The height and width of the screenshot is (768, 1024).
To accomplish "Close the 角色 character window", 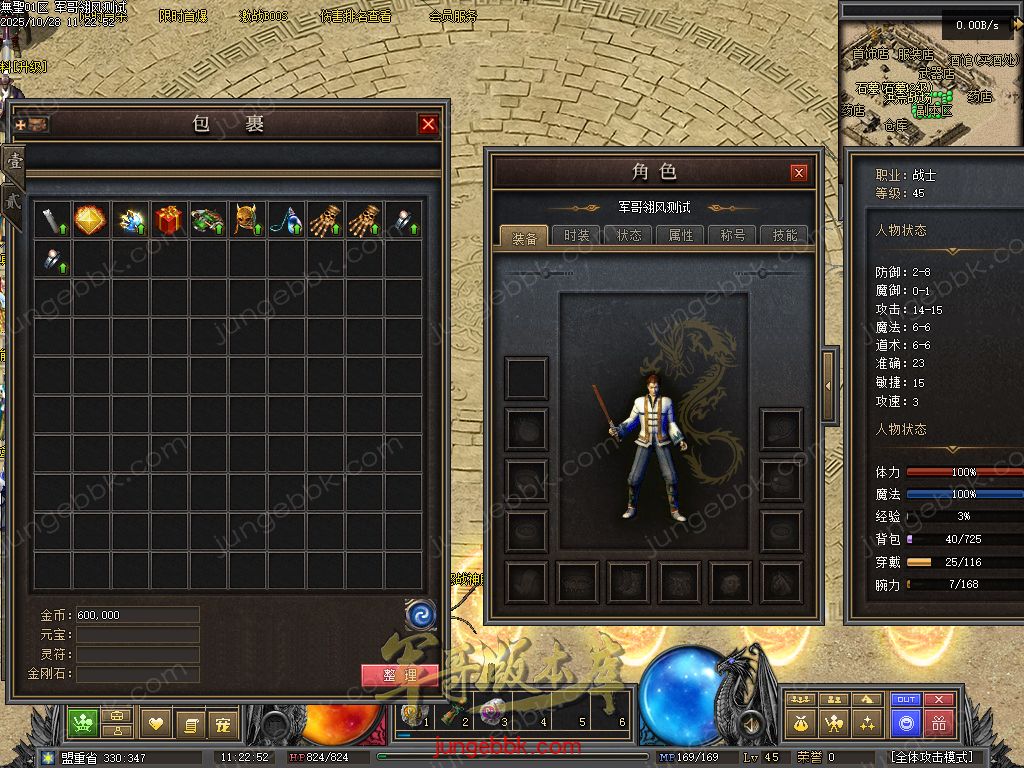I will click(798, 173).
